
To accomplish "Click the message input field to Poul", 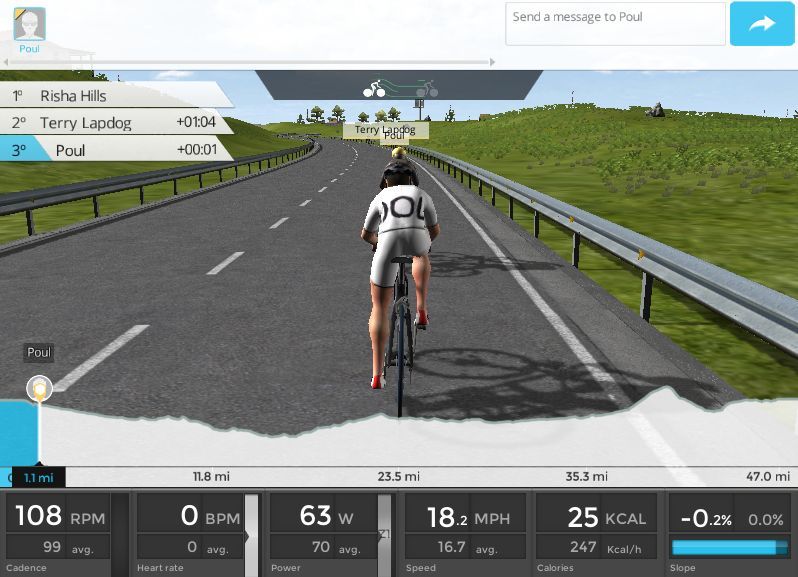I will coord(614,23).
